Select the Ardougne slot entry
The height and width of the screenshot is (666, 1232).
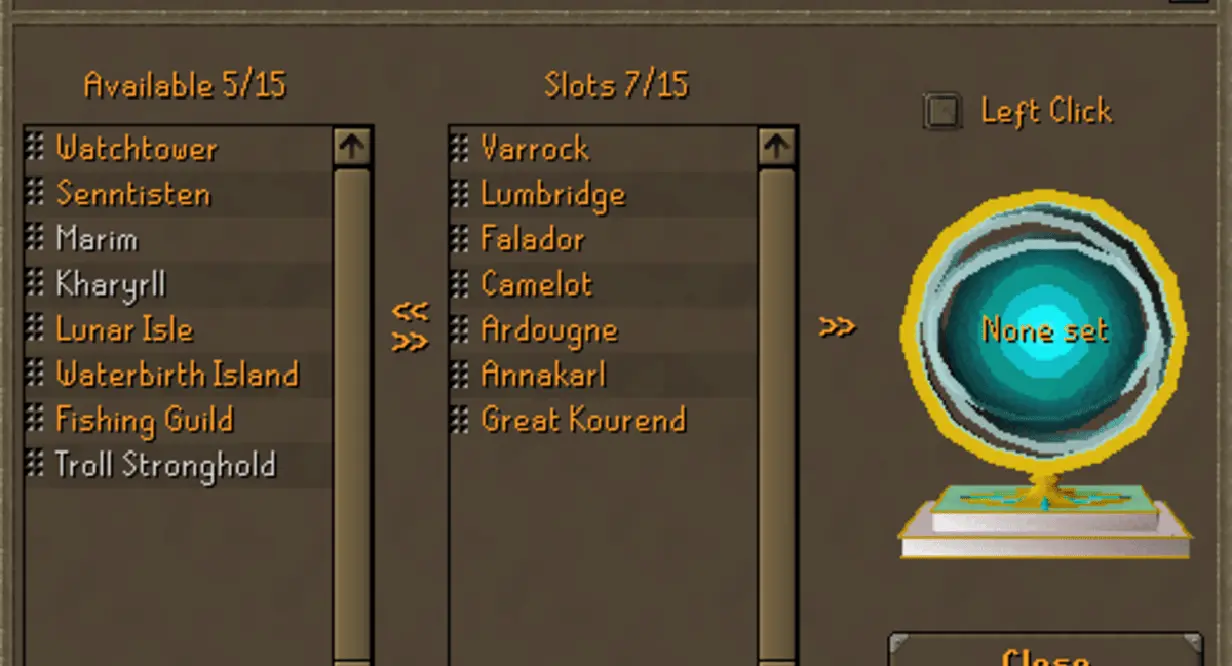[549, 330]
